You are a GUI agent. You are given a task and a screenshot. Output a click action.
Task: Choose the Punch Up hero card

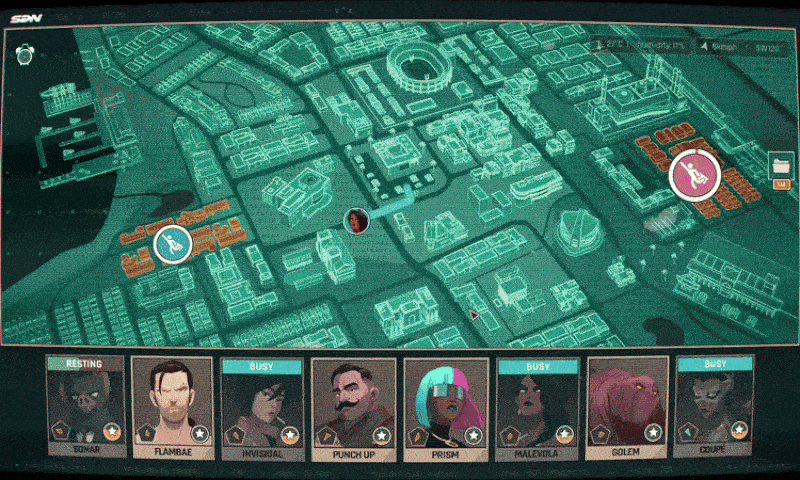tap(355, 406)
